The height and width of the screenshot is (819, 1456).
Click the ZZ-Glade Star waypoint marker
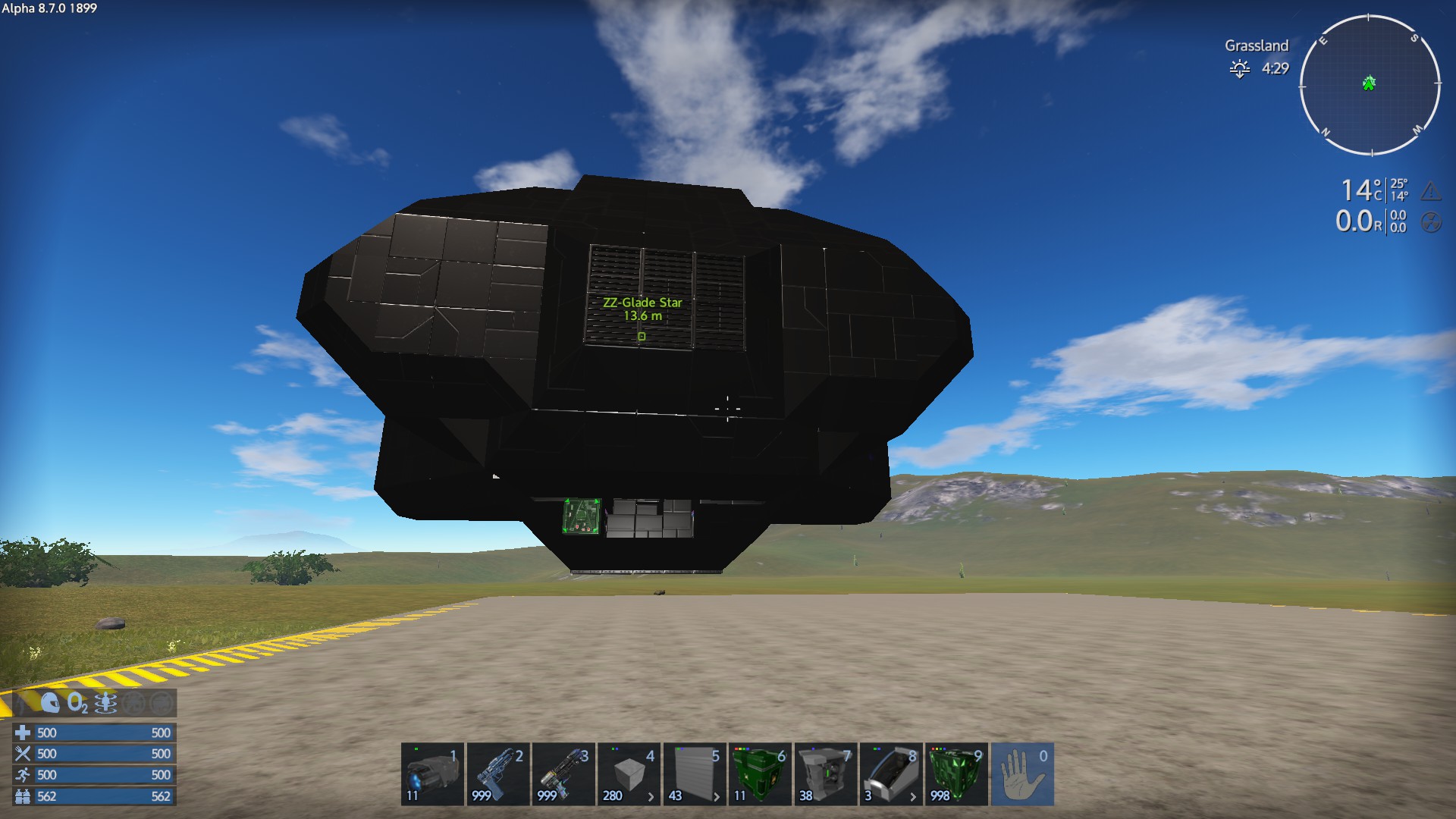pos(642,336)
